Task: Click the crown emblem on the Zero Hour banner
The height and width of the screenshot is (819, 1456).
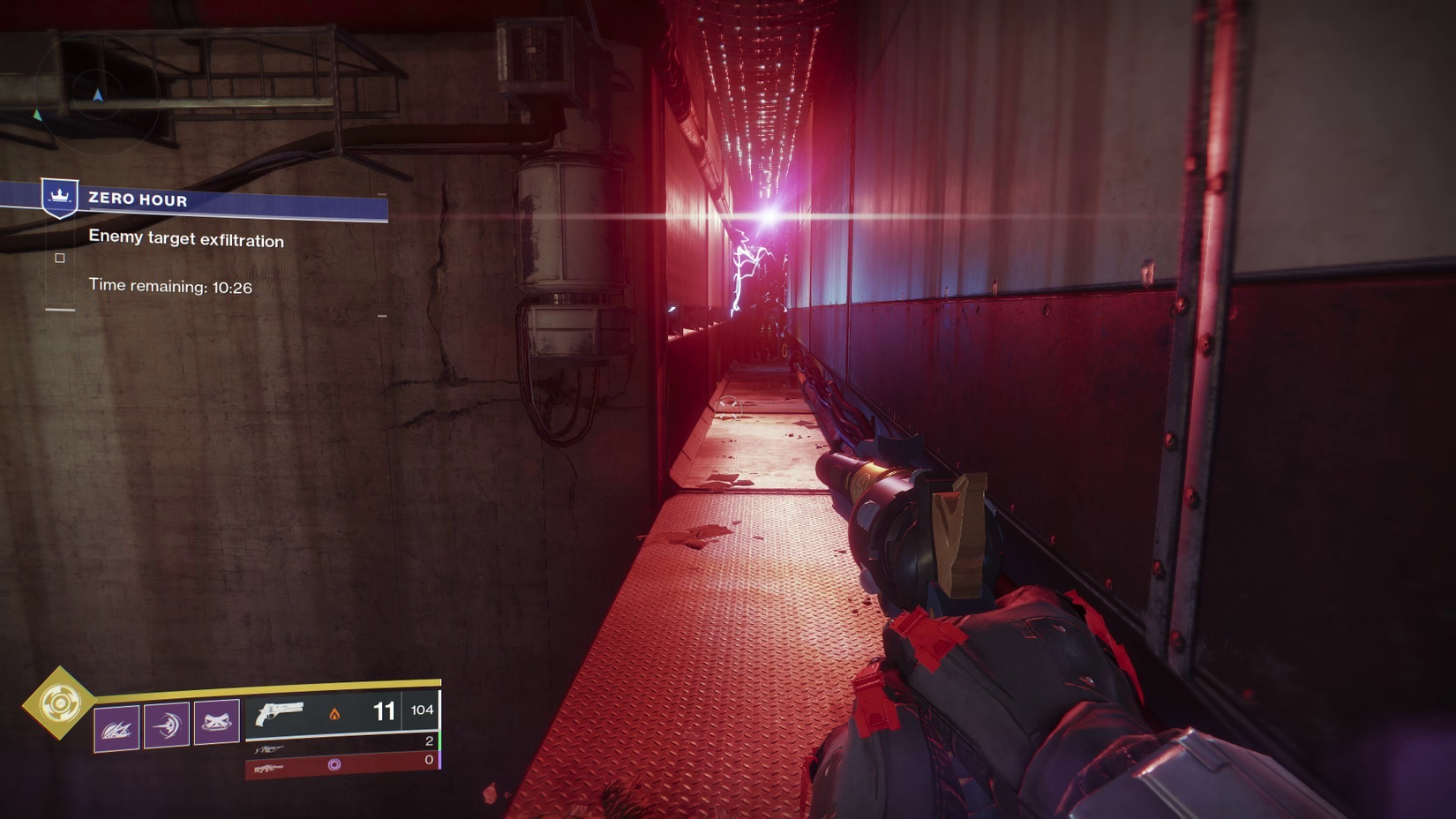Action: pos(58,198)
